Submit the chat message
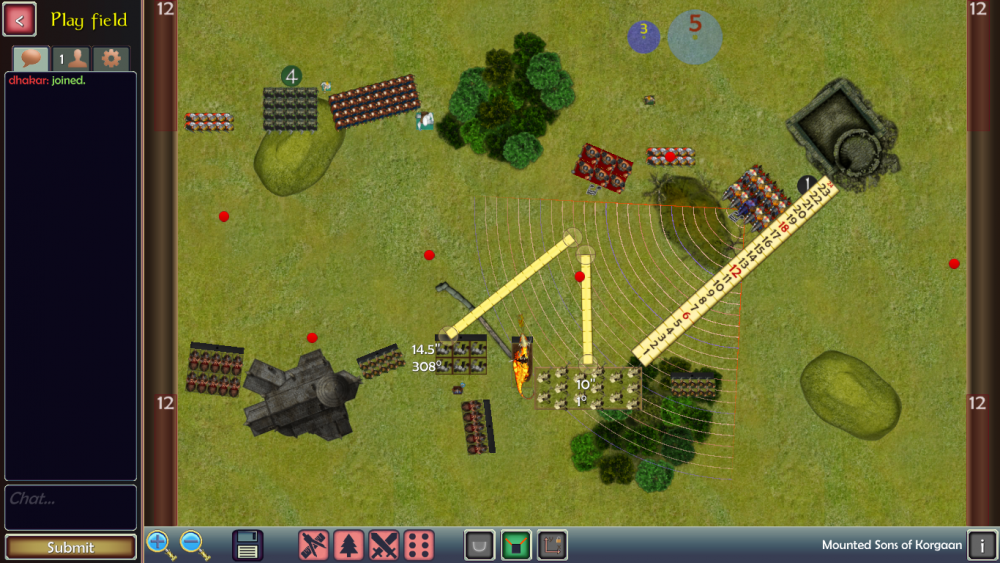1000x563 pixels. point(70,547)
